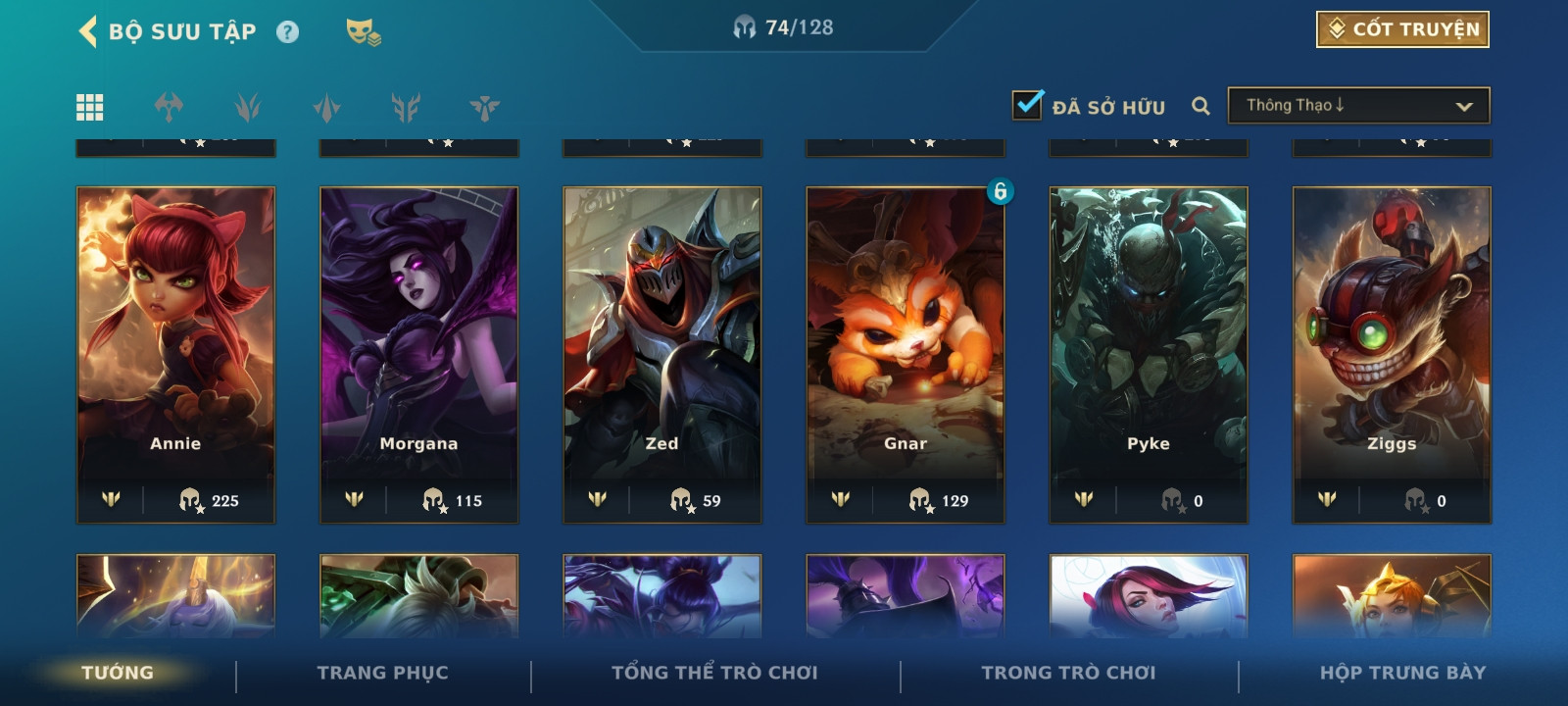1568x706 pixels.
Task: Go to the Trong Trò Chơi tab
Action: click(1068, 673)
